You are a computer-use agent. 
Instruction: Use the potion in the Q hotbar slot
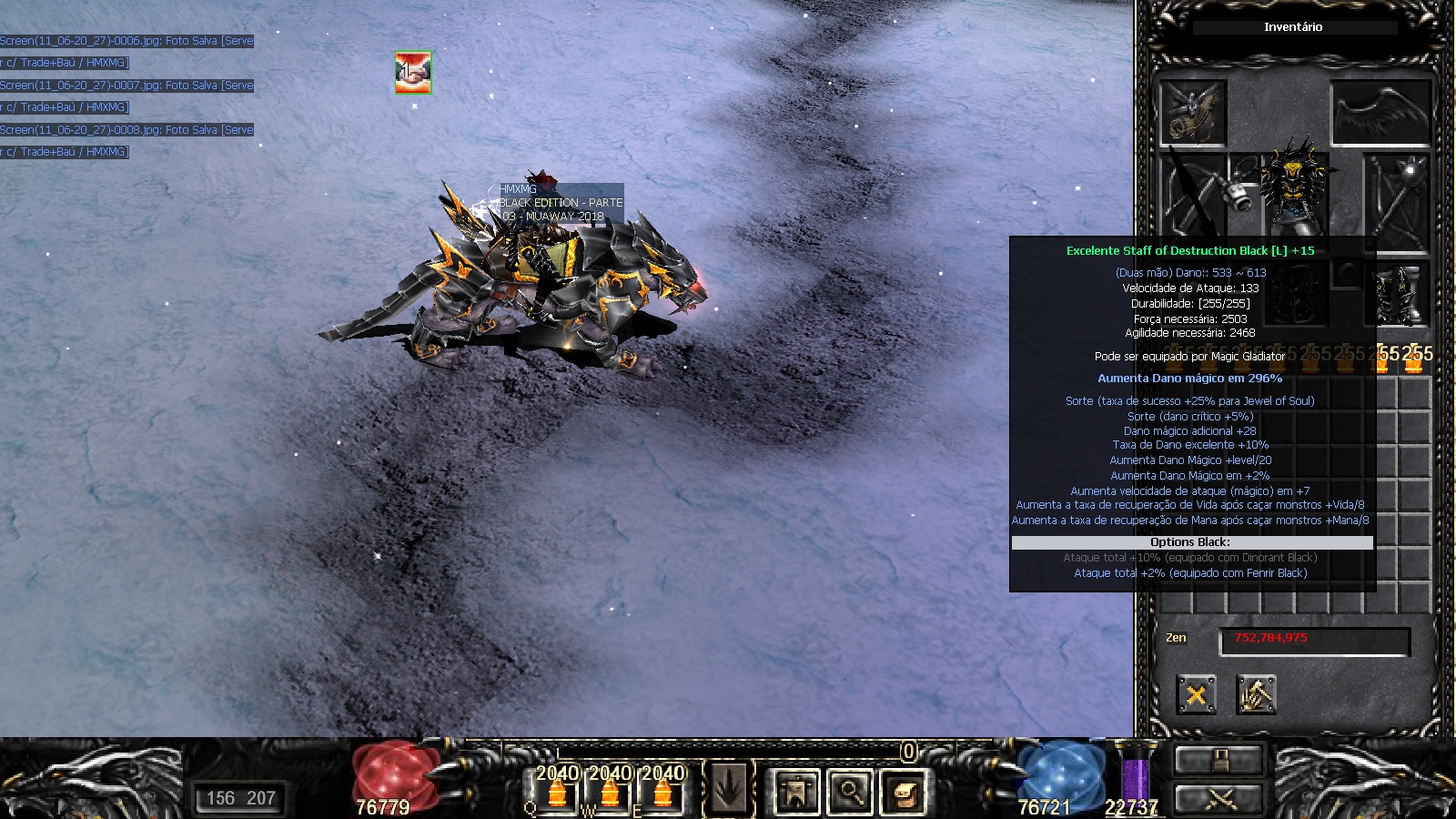tap(557, 790)
